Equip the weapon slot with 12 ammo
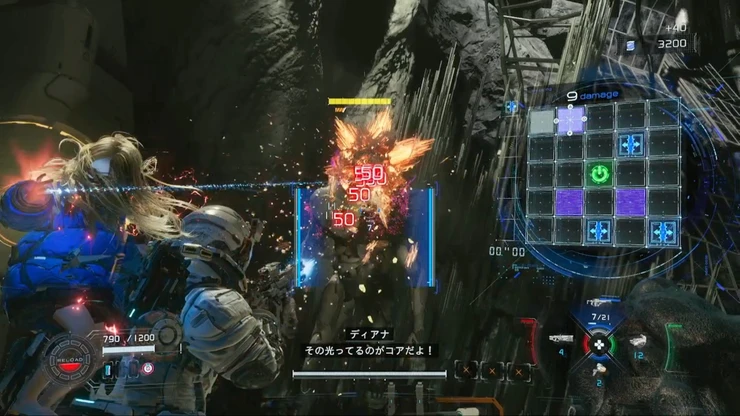The image size is (740, 416). pos(636,343)
